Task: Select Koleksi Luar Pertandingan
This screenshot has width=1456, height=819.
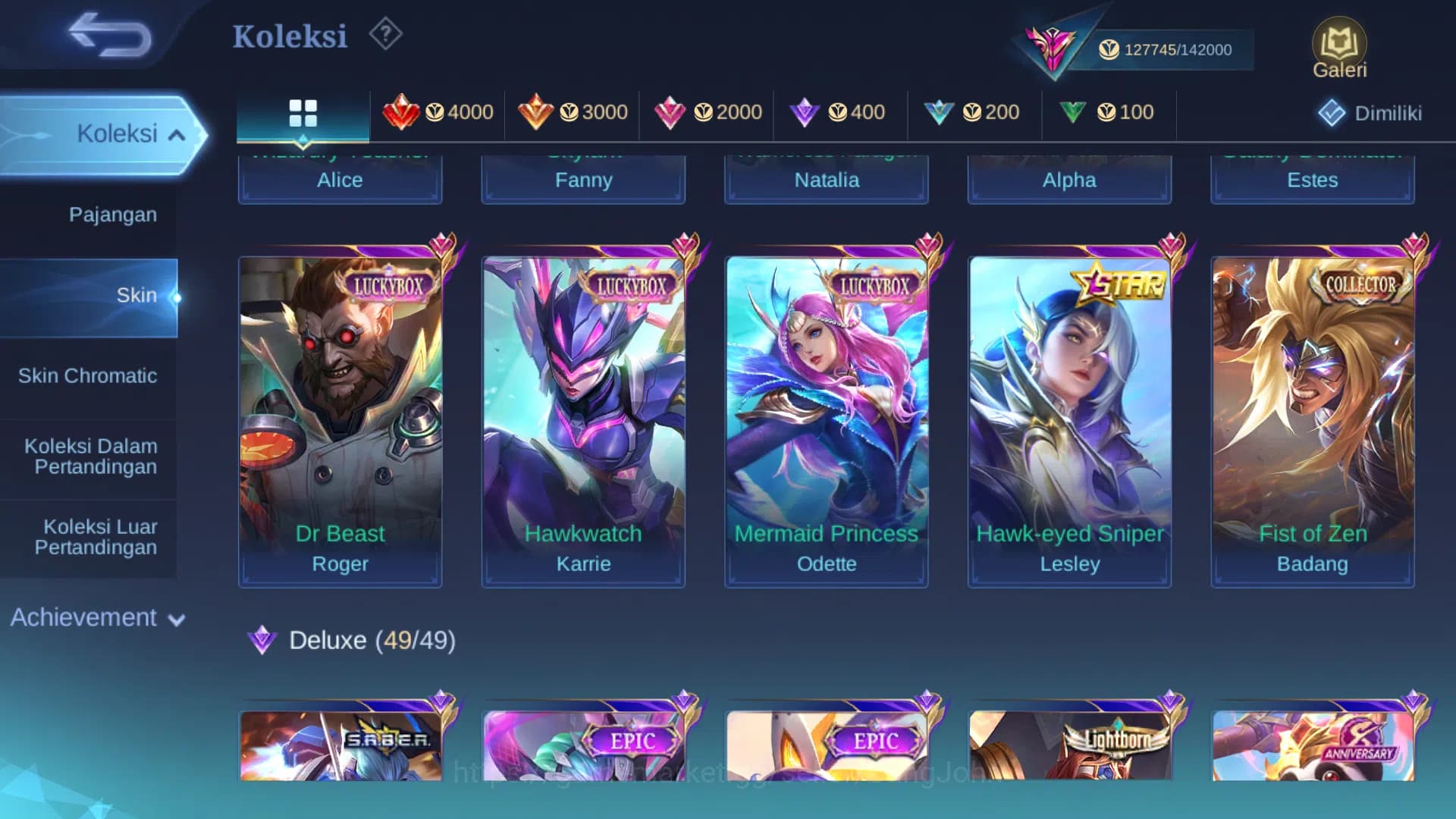Action: click(100, 536)
